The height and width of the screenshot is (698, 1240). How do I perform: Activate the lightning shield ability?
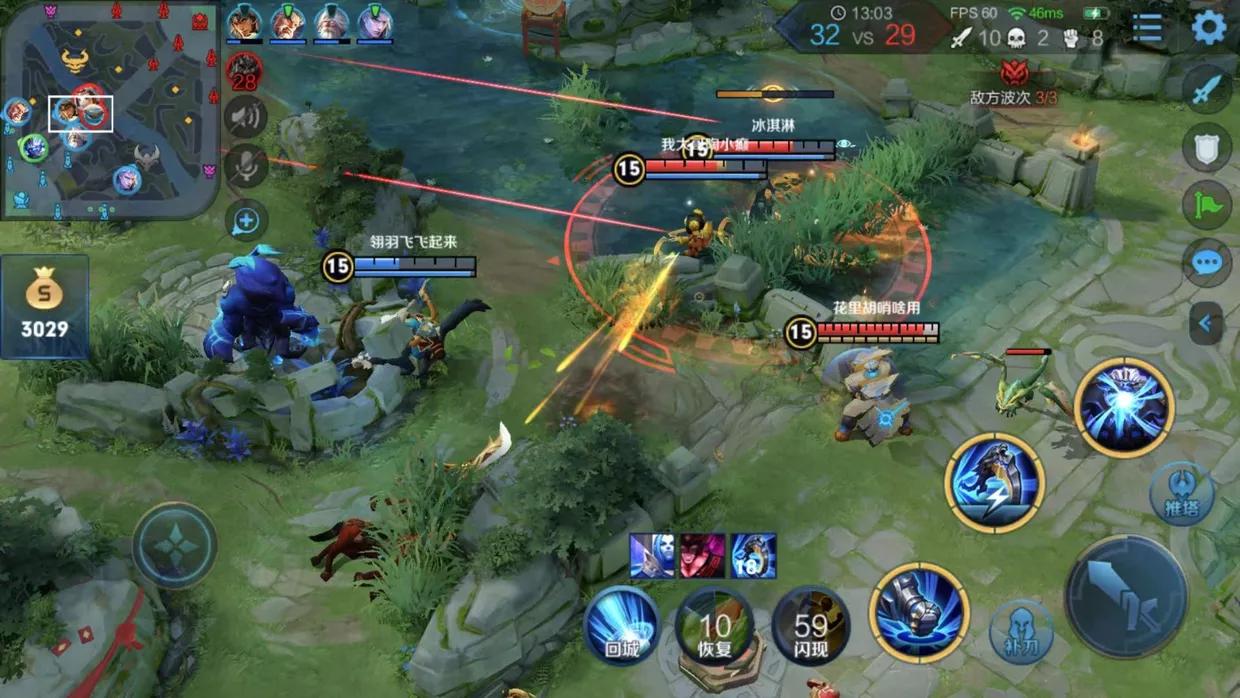[995, 483]
